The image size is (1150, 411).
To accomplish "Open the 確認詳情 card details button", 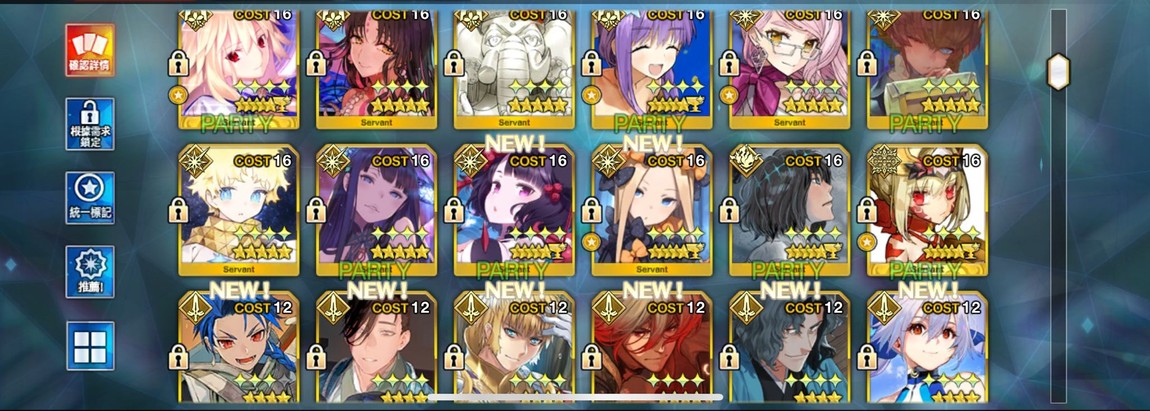I will pyautogui.click(x=90, y=49).
